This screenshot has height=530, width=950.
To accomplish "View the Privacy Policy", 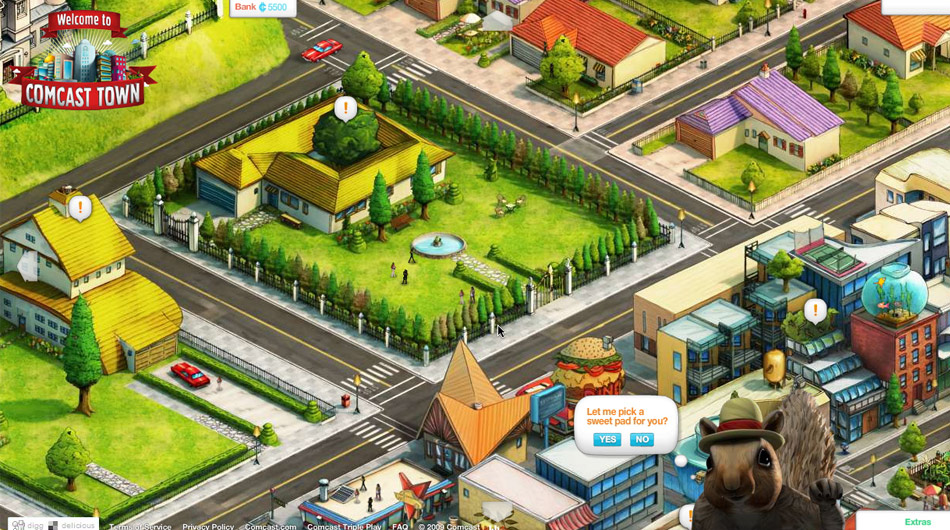I will tap(208, 527).
